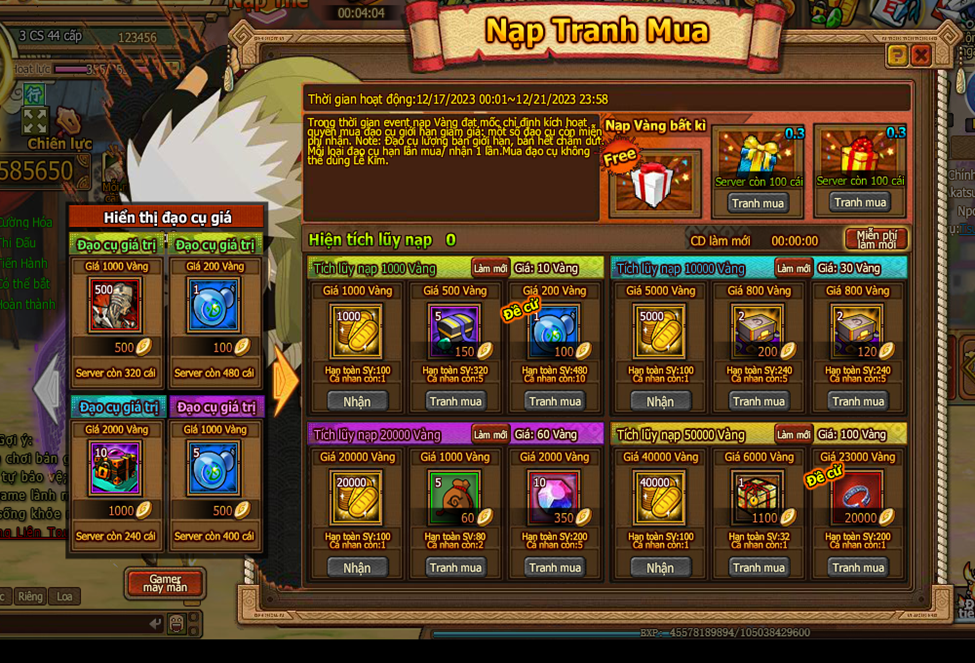The width and height of the screenshot is (975, 663).
Task: Click Tranh mua under the blue gift box
Action: [758, 203]
